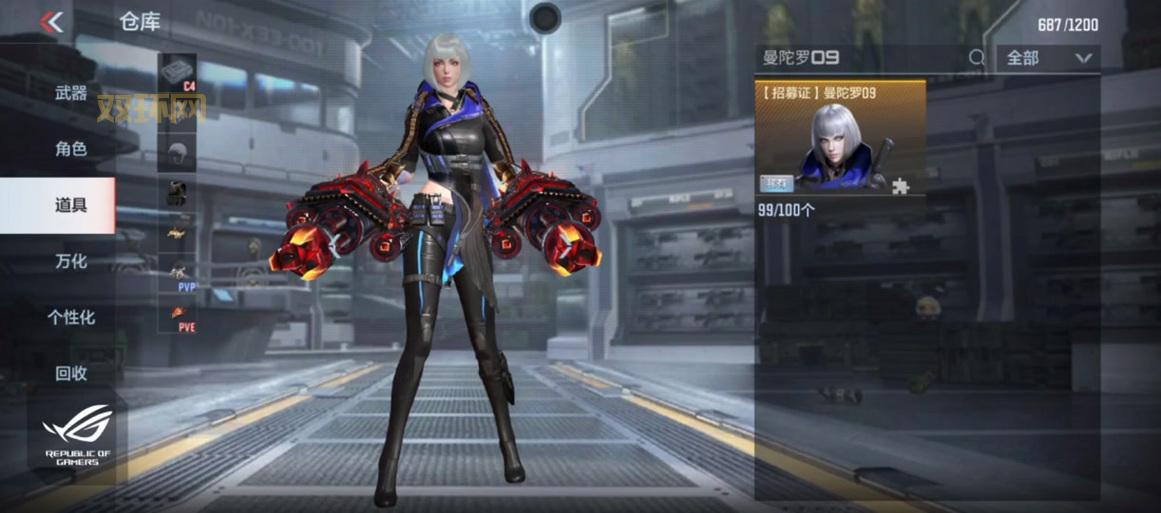The image size is (1161, 513).
Task: Switch to the 万化 tab
Action: click(x=71, y=262)
